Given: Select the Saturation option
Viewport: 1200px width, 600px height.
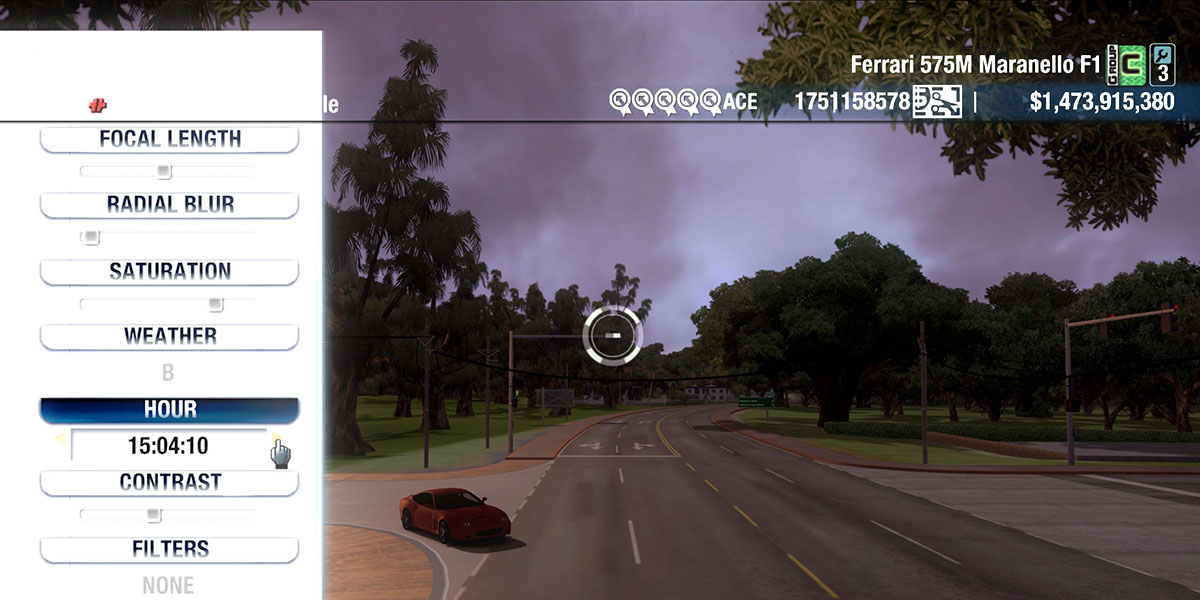Looking at the screenshot, I should pyautogui.click(x=169, y=271).
